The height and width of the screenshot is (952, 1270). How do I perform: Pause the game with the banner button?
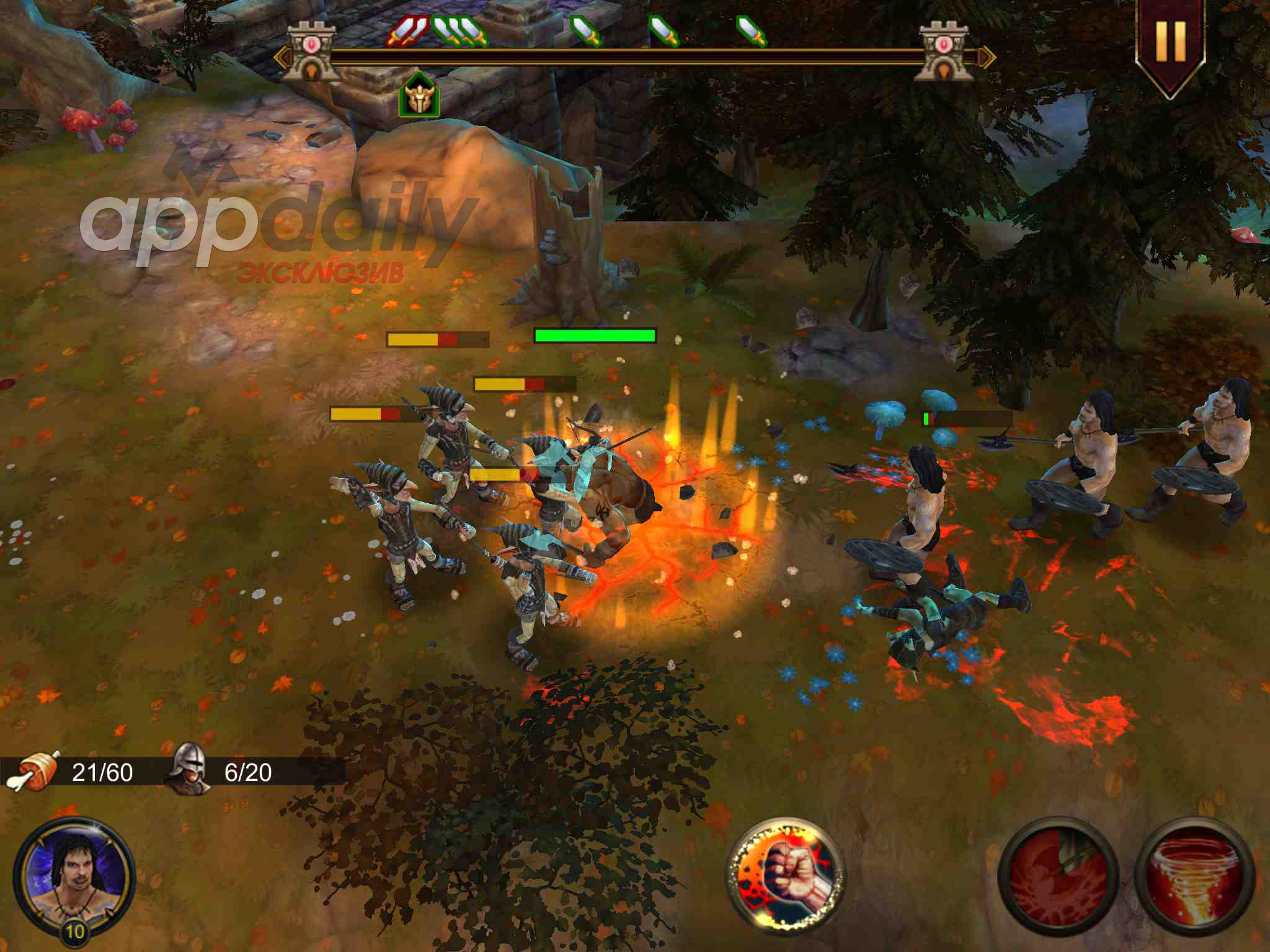click(1170, 42)
